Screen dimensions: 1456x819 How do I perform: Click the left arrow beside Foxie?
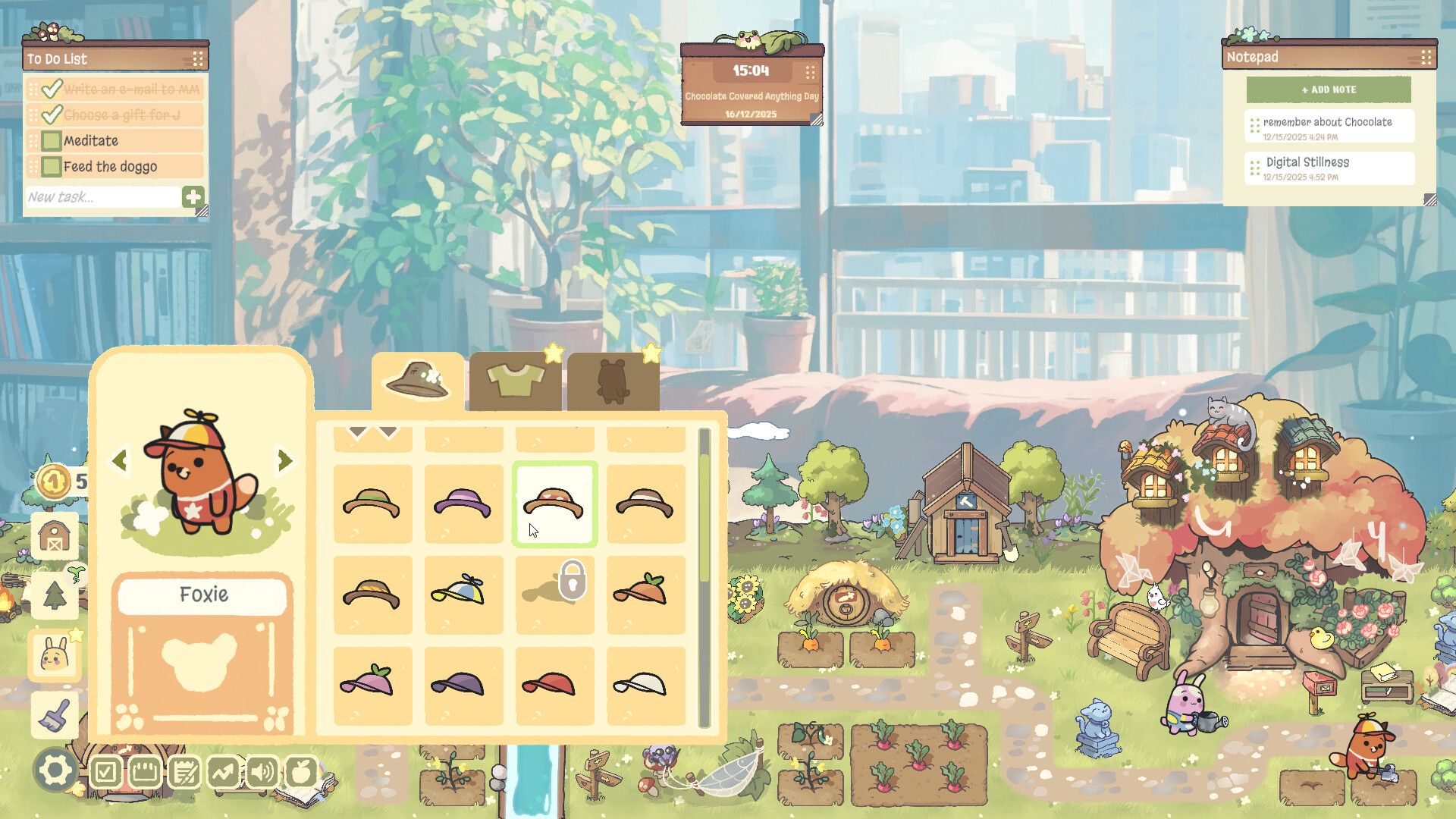tap(120, 460)
